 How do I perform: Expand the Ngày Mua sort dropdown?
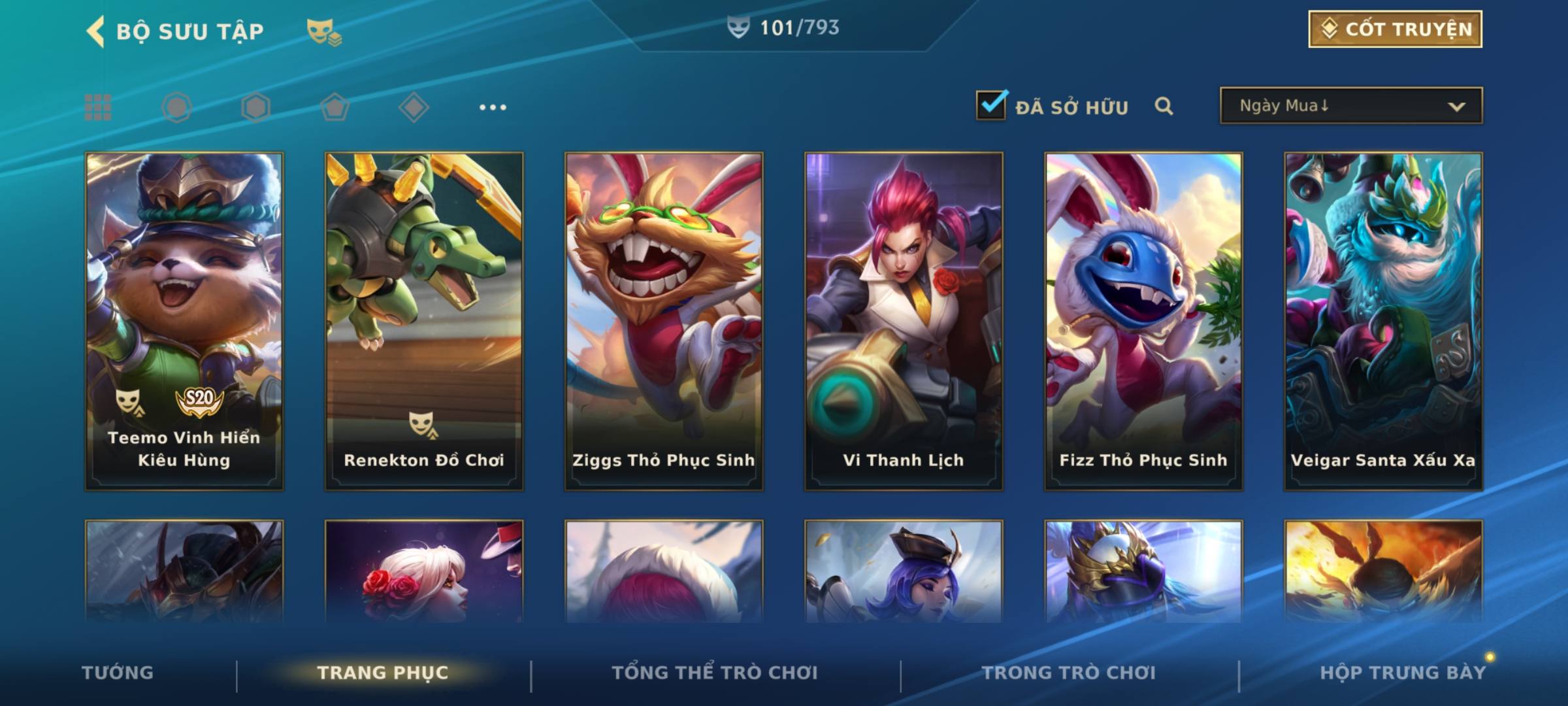pyautogui.click(x=1351, y=106)
